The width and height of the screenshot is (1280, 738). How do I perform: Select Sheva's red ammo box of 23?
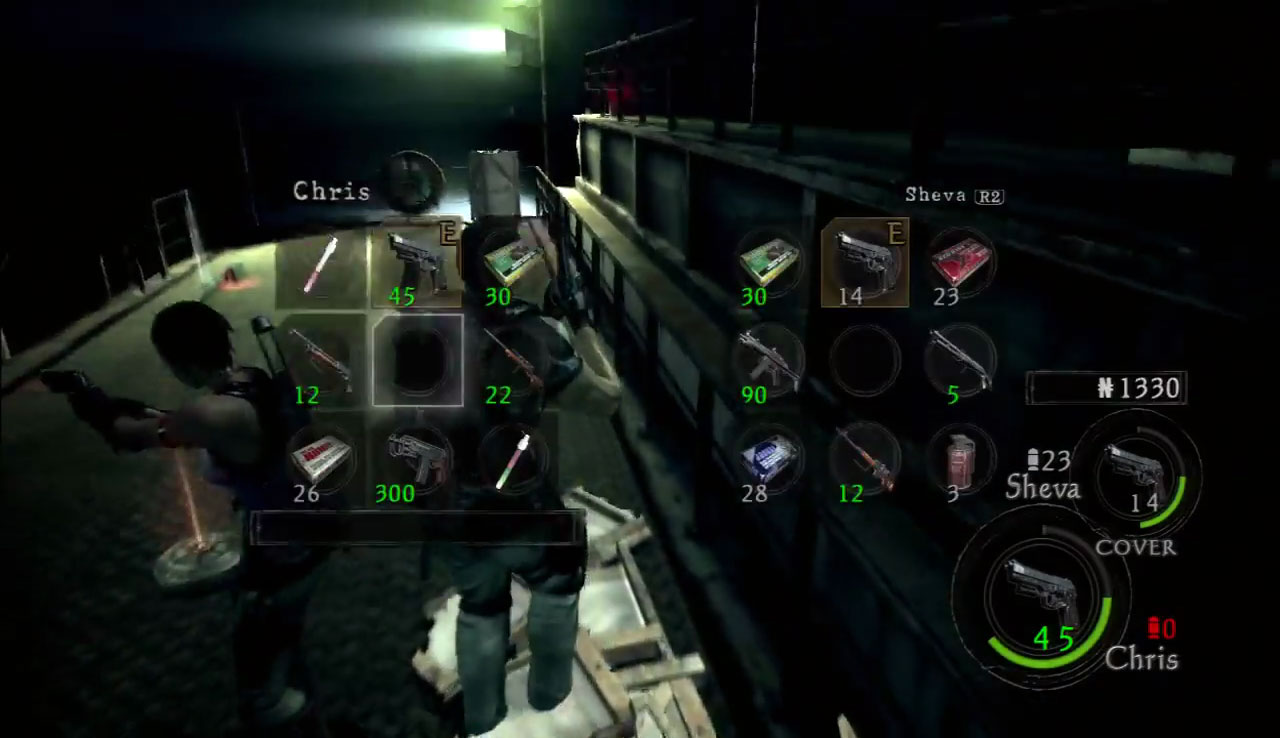coord(960,262)
